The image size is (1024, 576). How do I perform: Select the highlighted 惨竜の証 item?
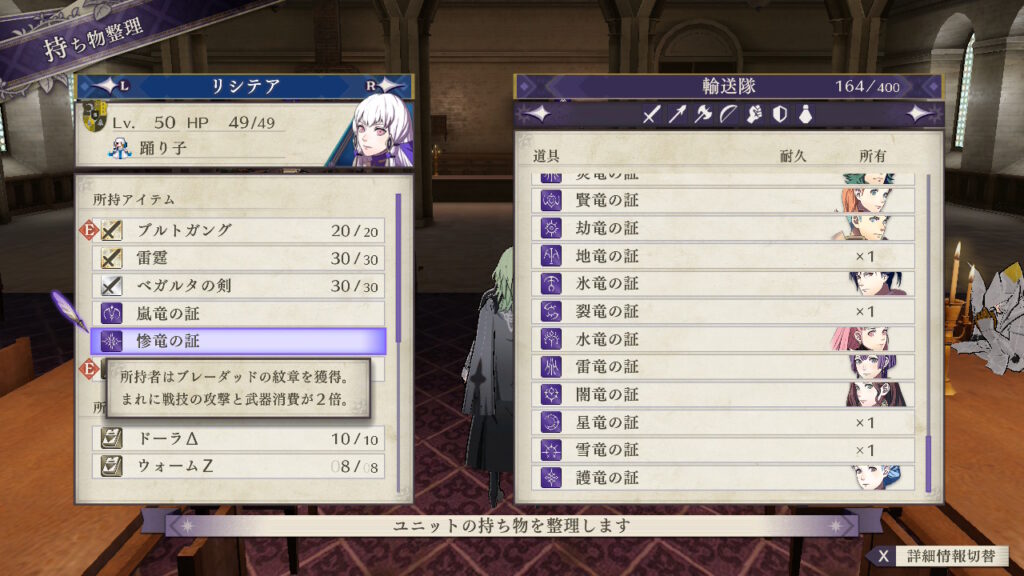coord(238,341)
